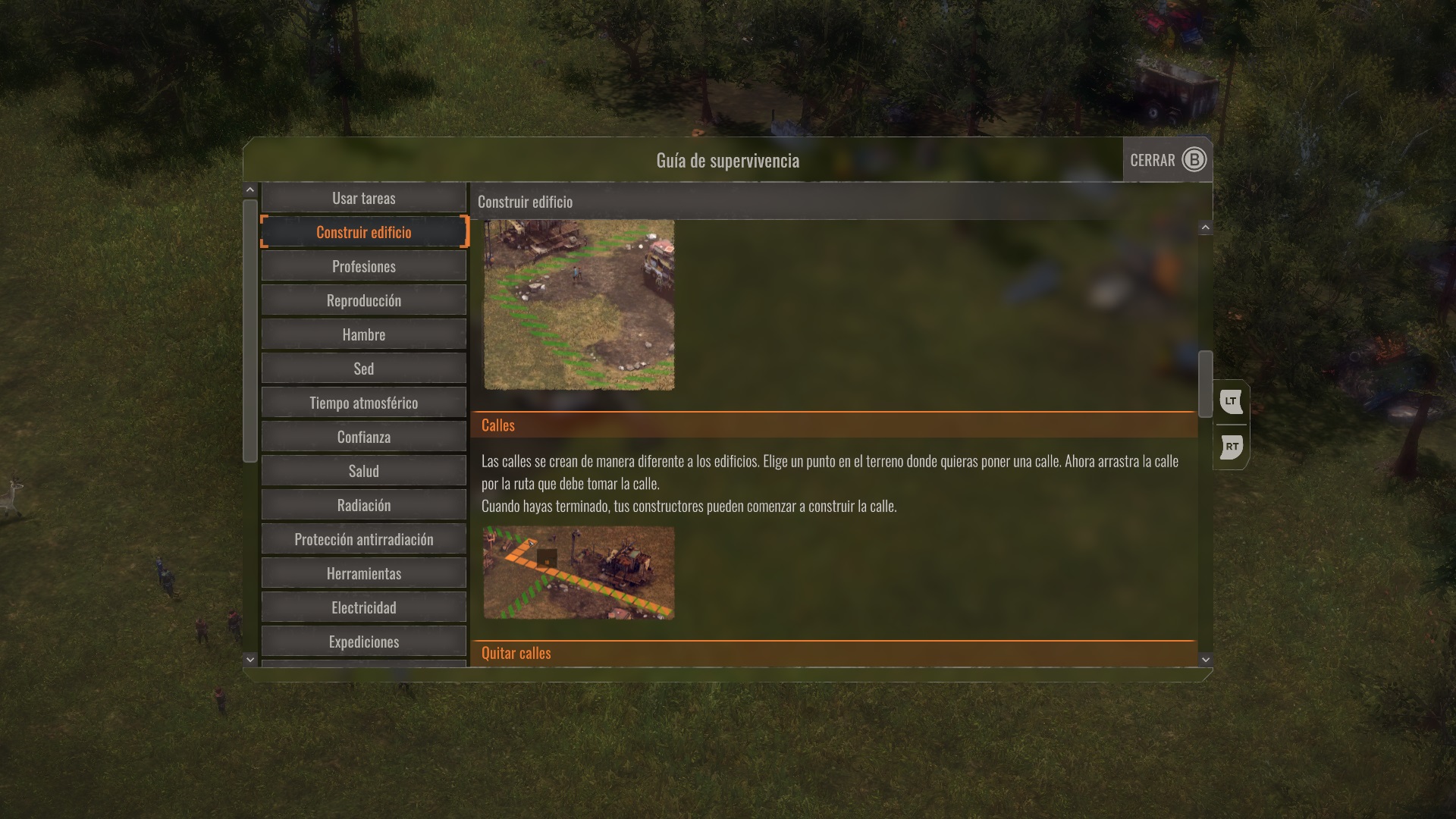This screenshot has height=819, width=1456.
Task: Show the Salud guide topic
Action: point(363,471)
